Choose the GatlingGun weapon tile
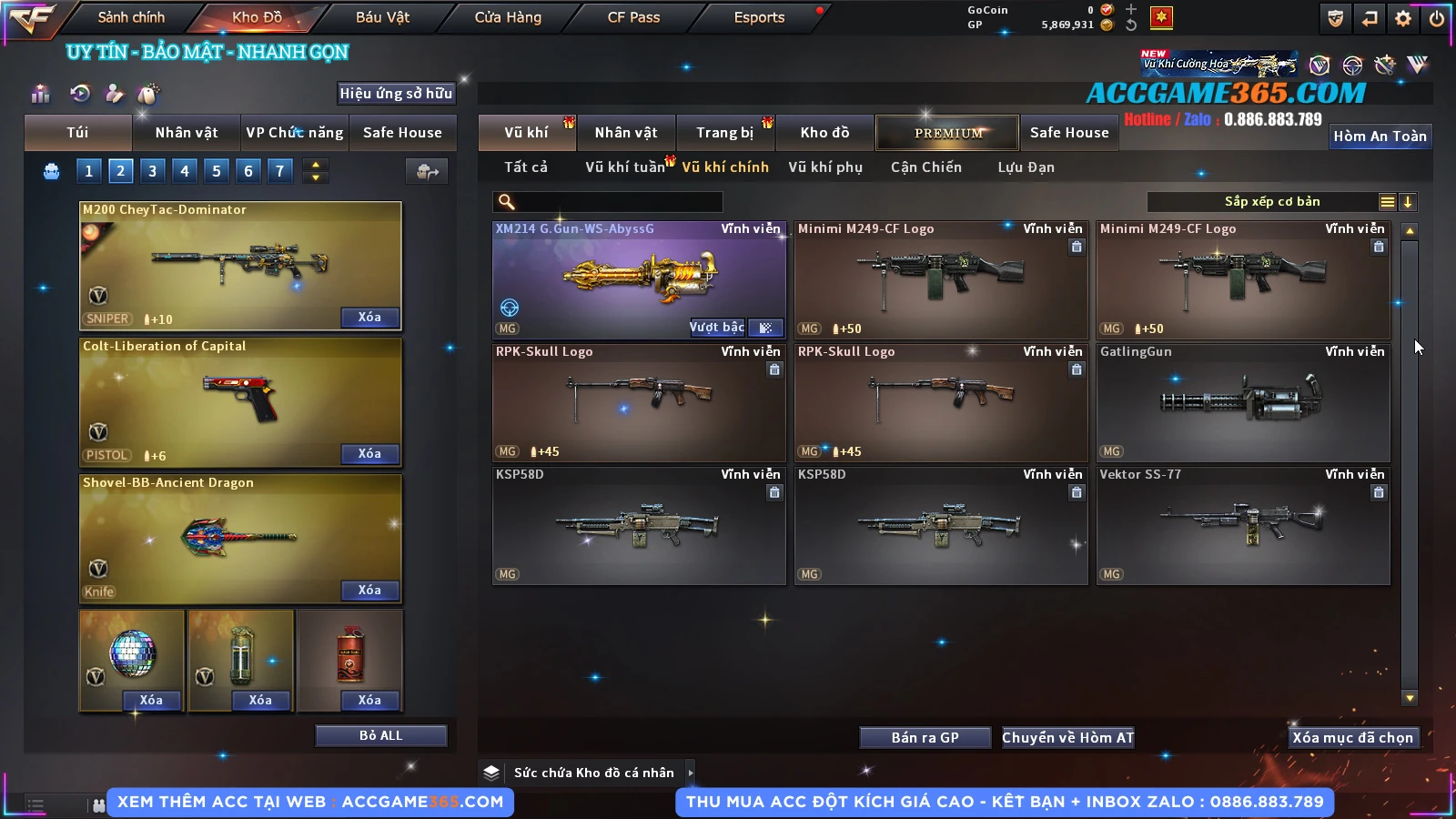This screenshot has height=819, width=1456. coord(1243,402)
